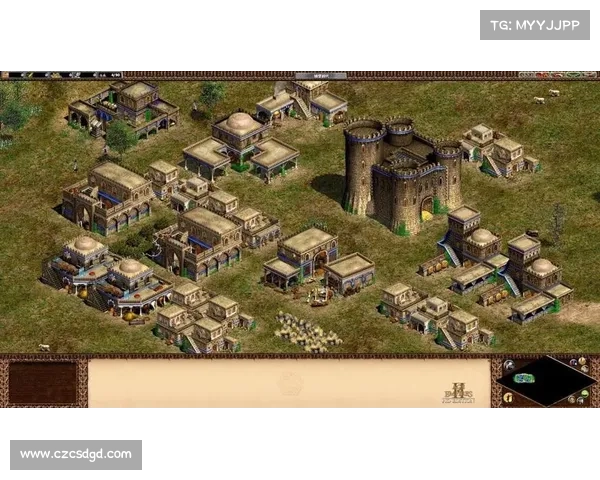The image size is (600, 480).
Task: Click the gold orb button beside the minimap
Action: (x=508, y=397)
